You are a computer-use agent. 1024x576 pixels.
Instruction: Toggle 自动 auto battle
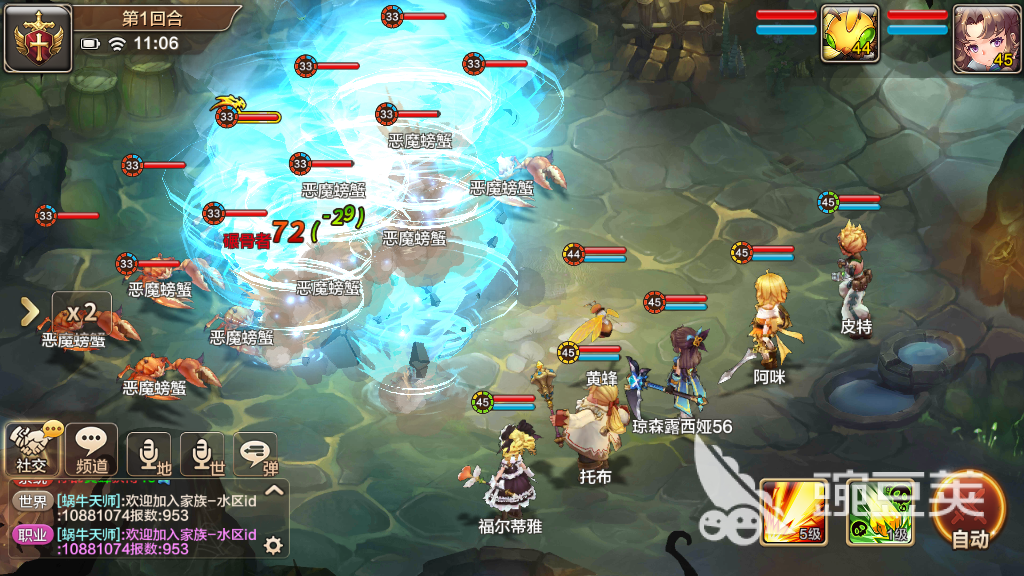[x=968, y=510]
